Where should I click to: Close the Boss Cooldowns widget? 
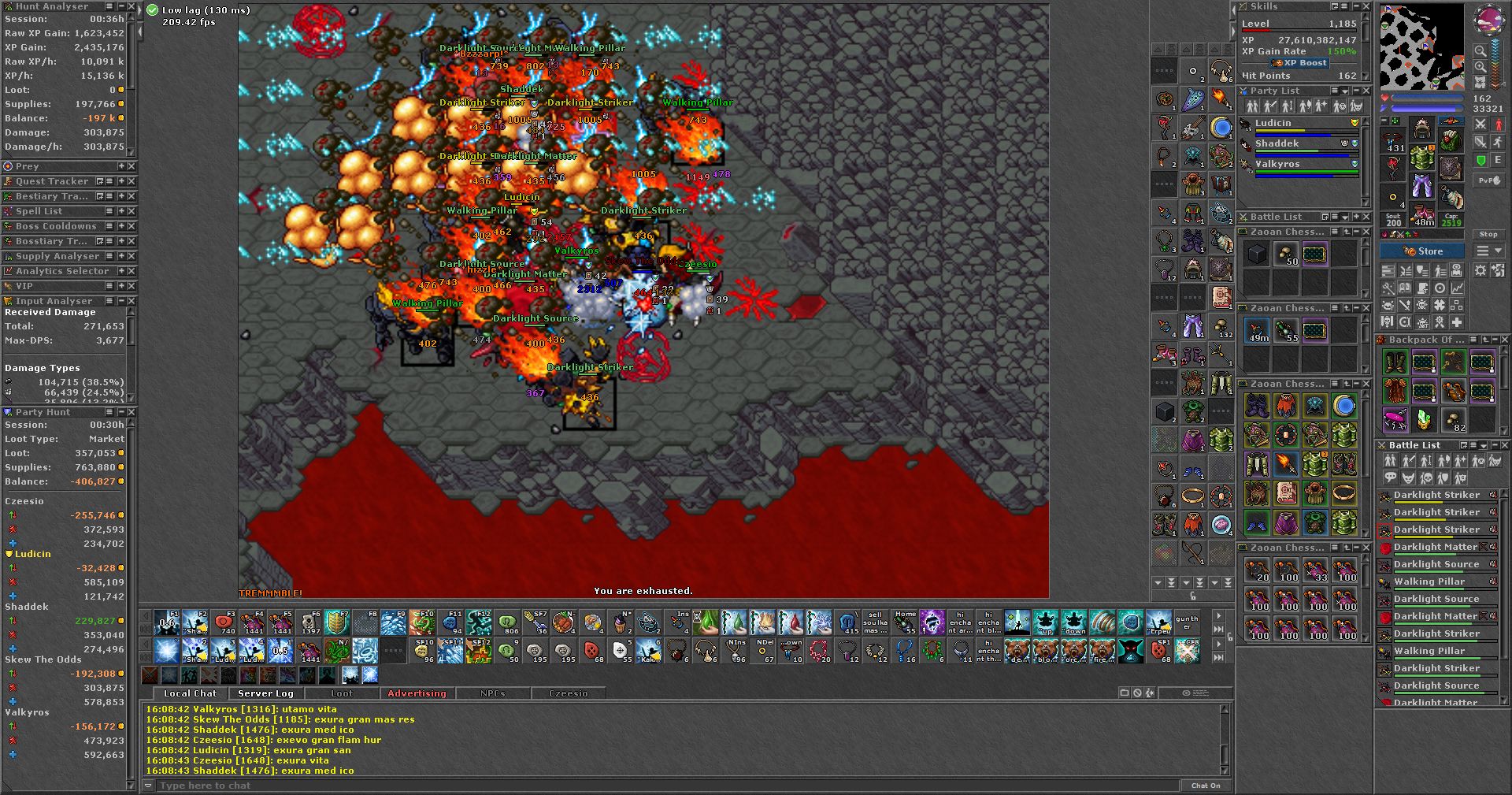tap(132, 226)
